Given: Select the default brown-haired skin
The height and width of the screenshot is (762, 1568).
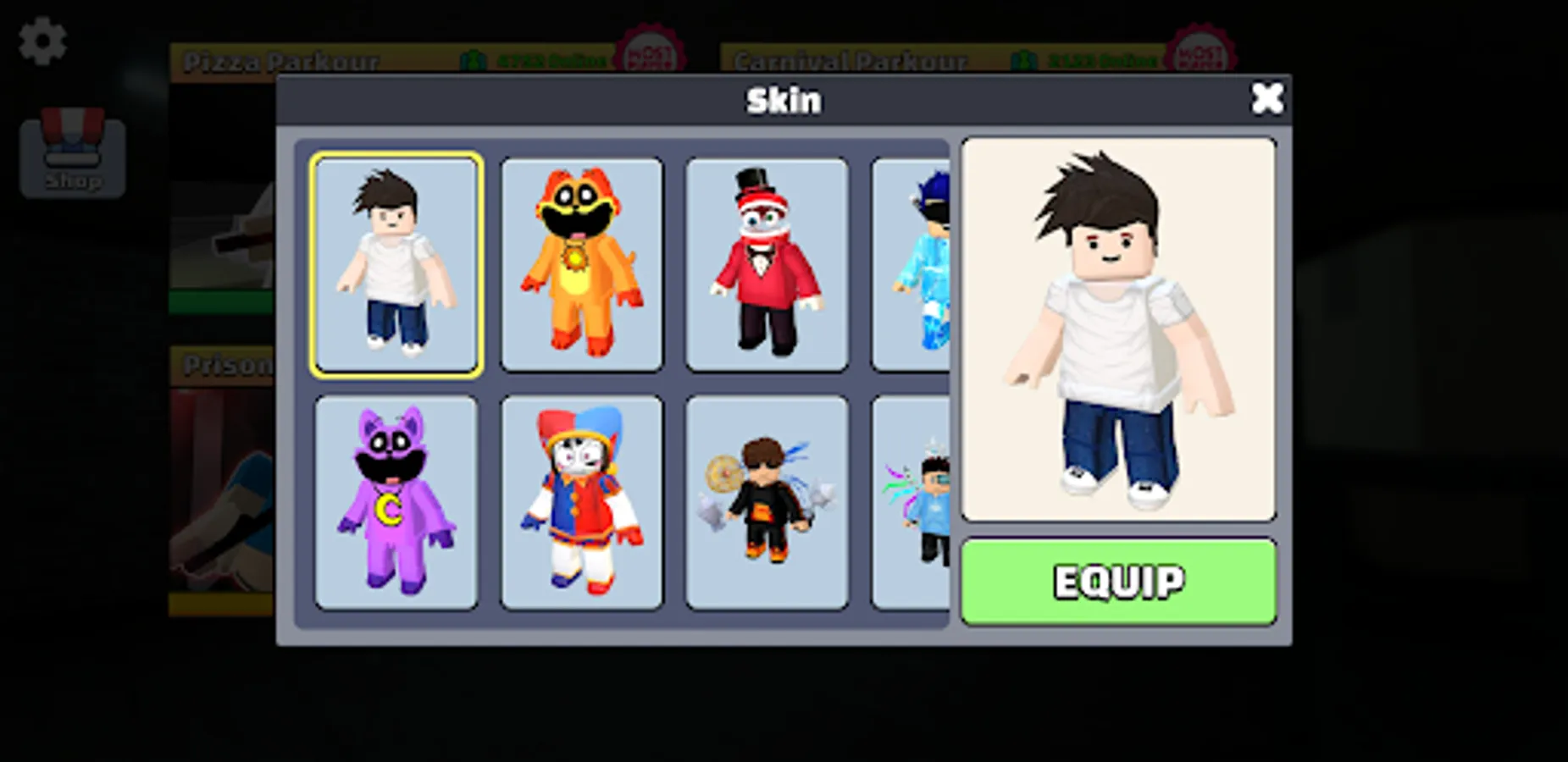Looking at the screenshot, I should 396,262.
